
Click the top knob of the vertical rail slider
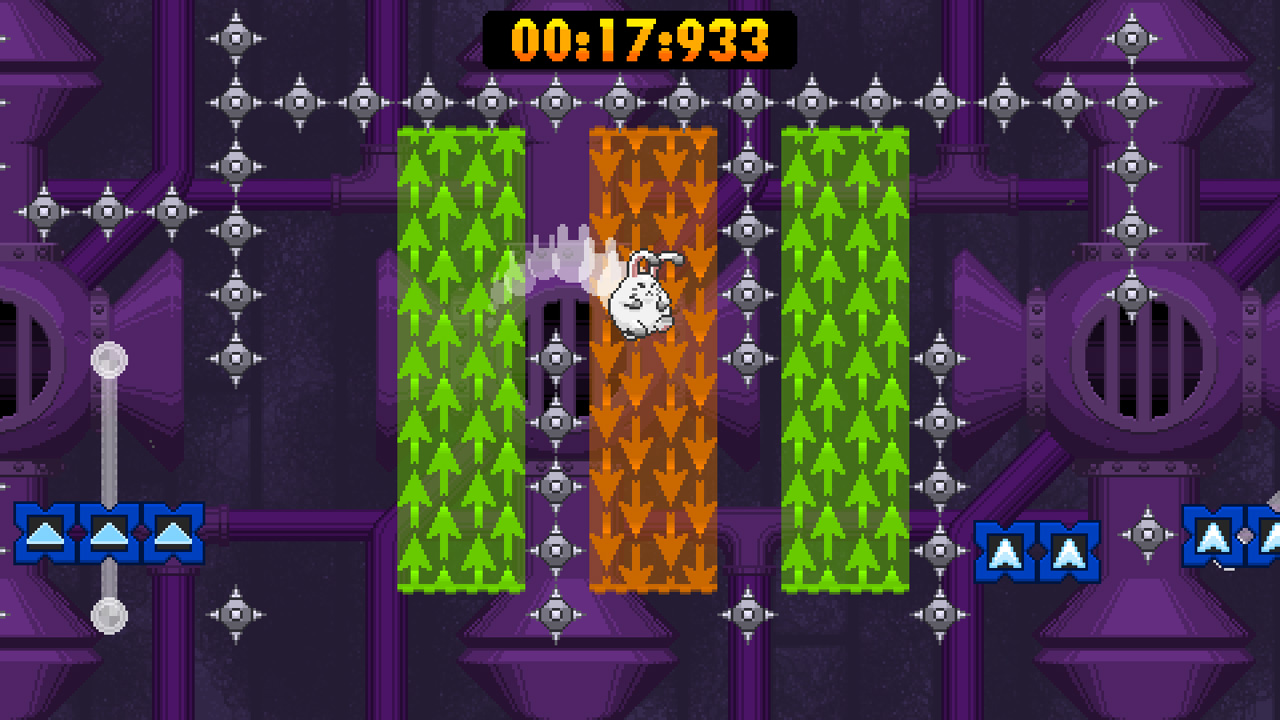[107, 357]
